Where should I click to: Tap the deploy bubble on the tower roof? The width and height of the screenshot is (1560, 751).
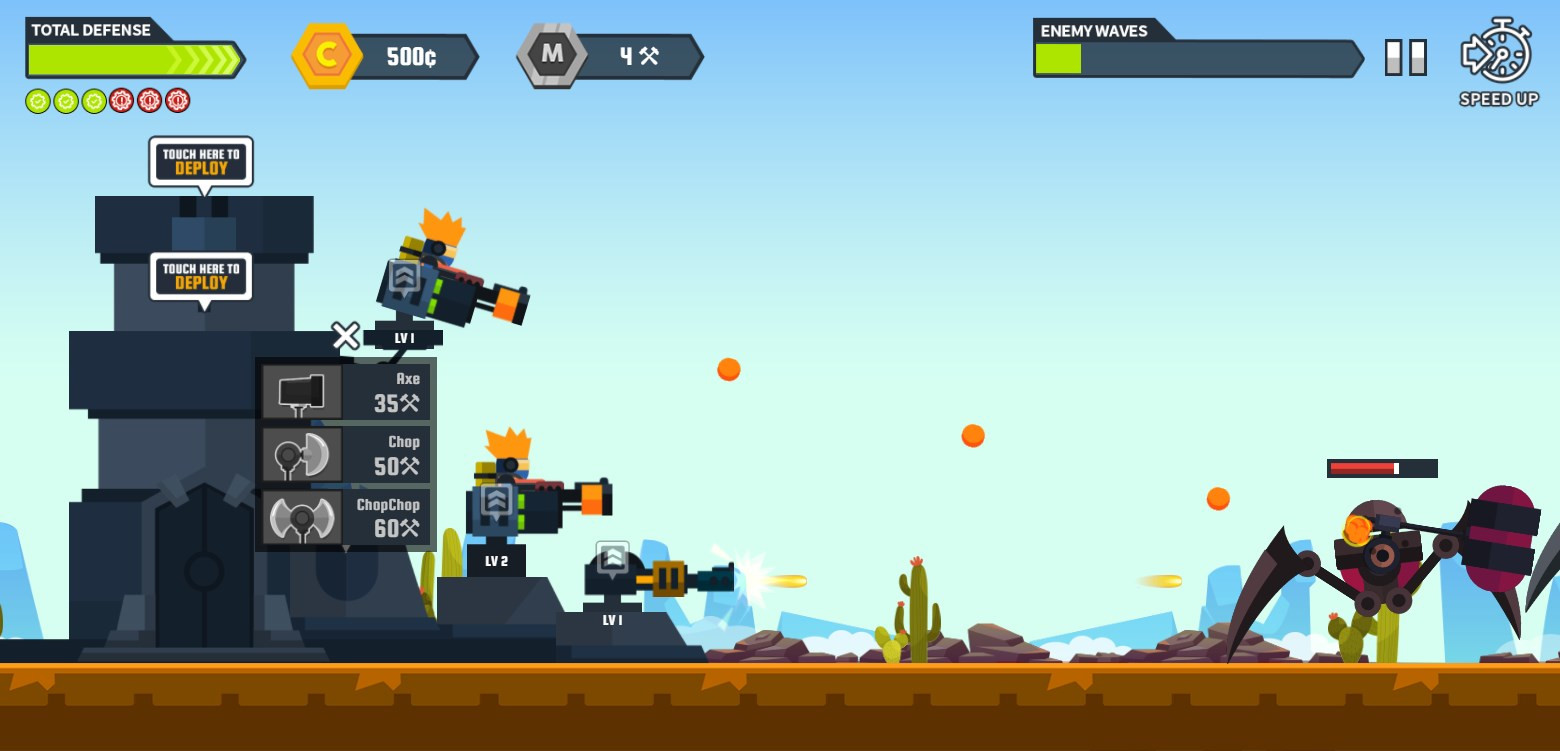coord(201,161)
